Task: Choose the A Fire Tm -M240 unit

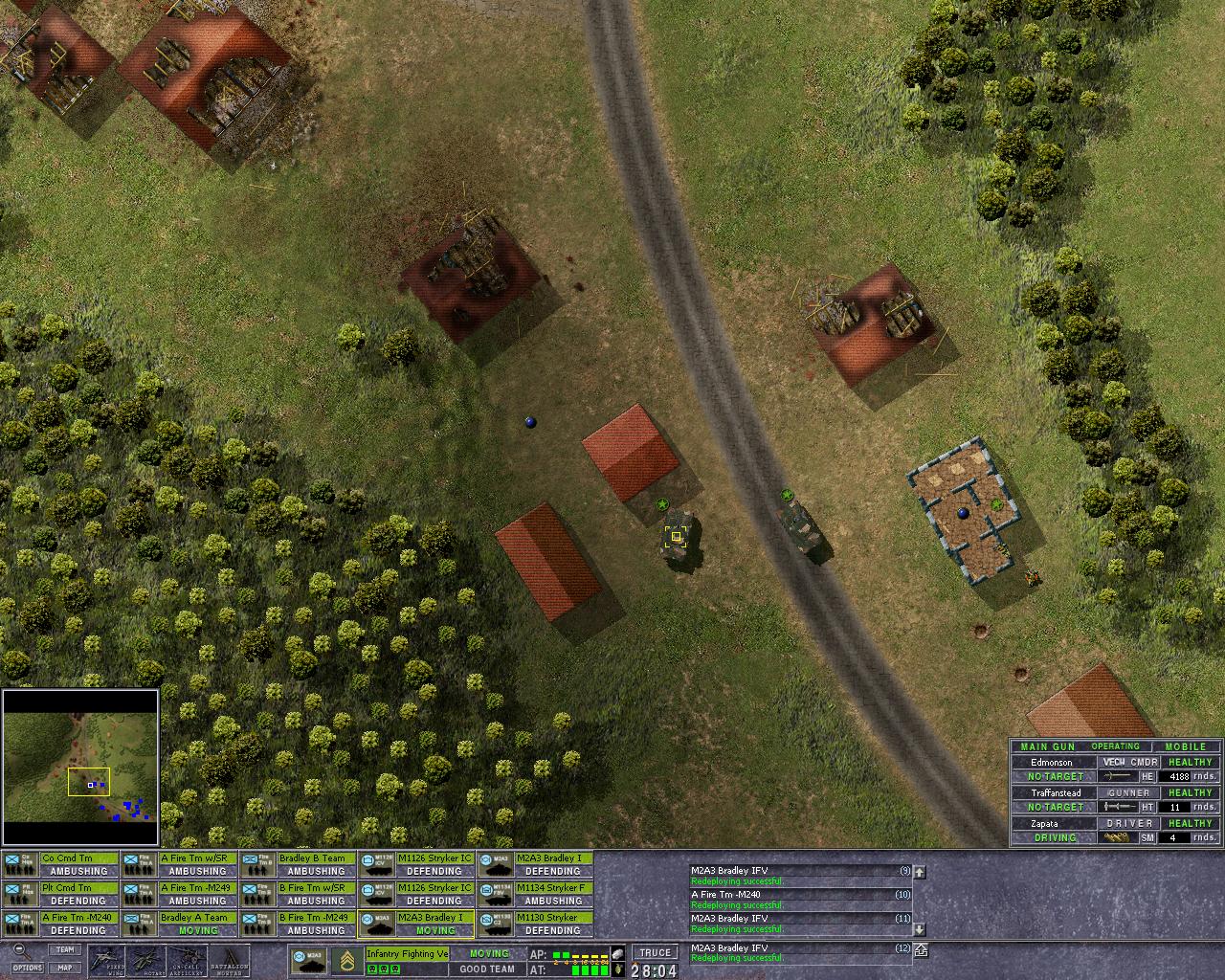Action: coord(61,924)
